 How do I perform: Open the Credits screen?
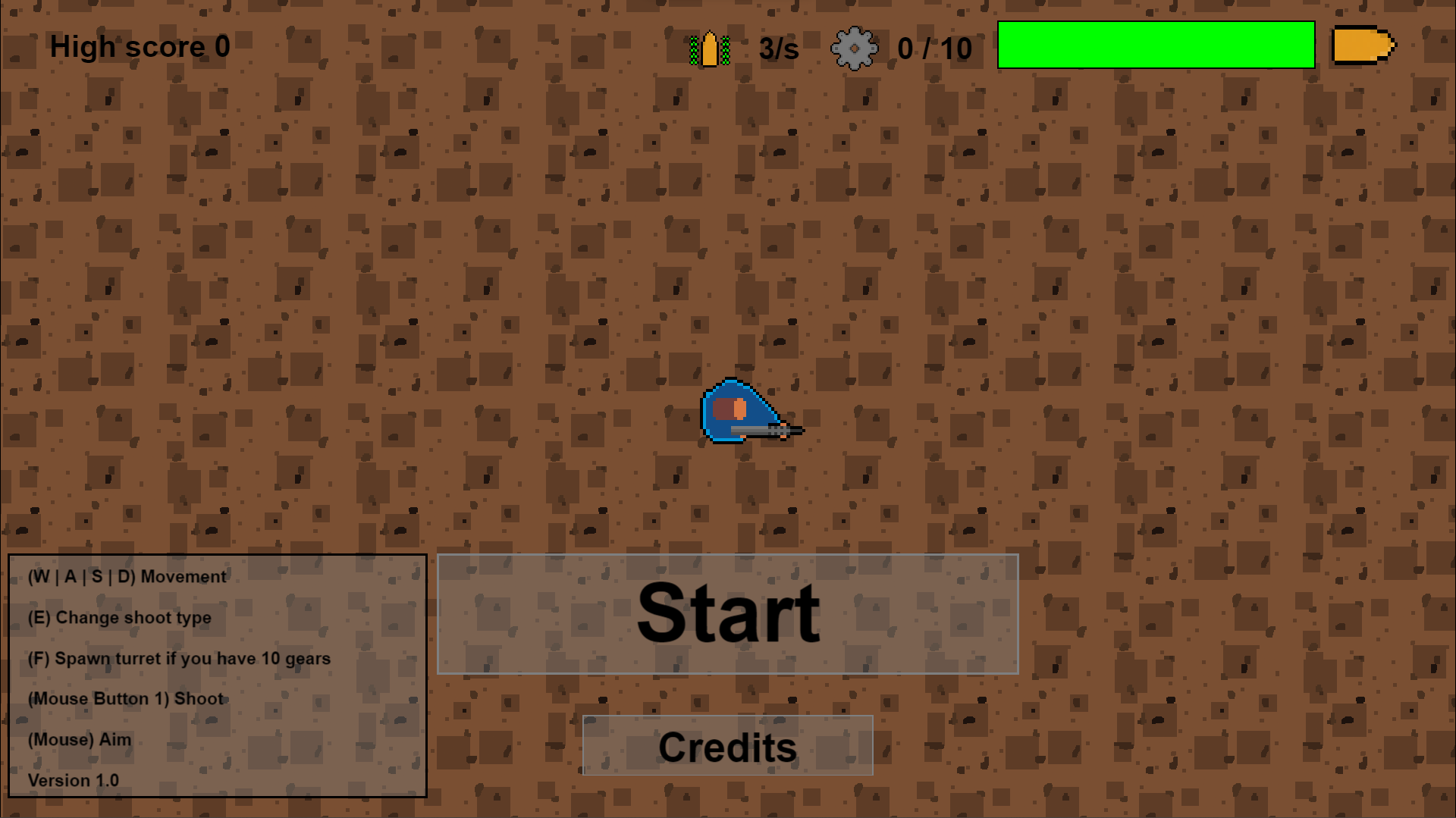pyautogui.click(x=726, y=747)
